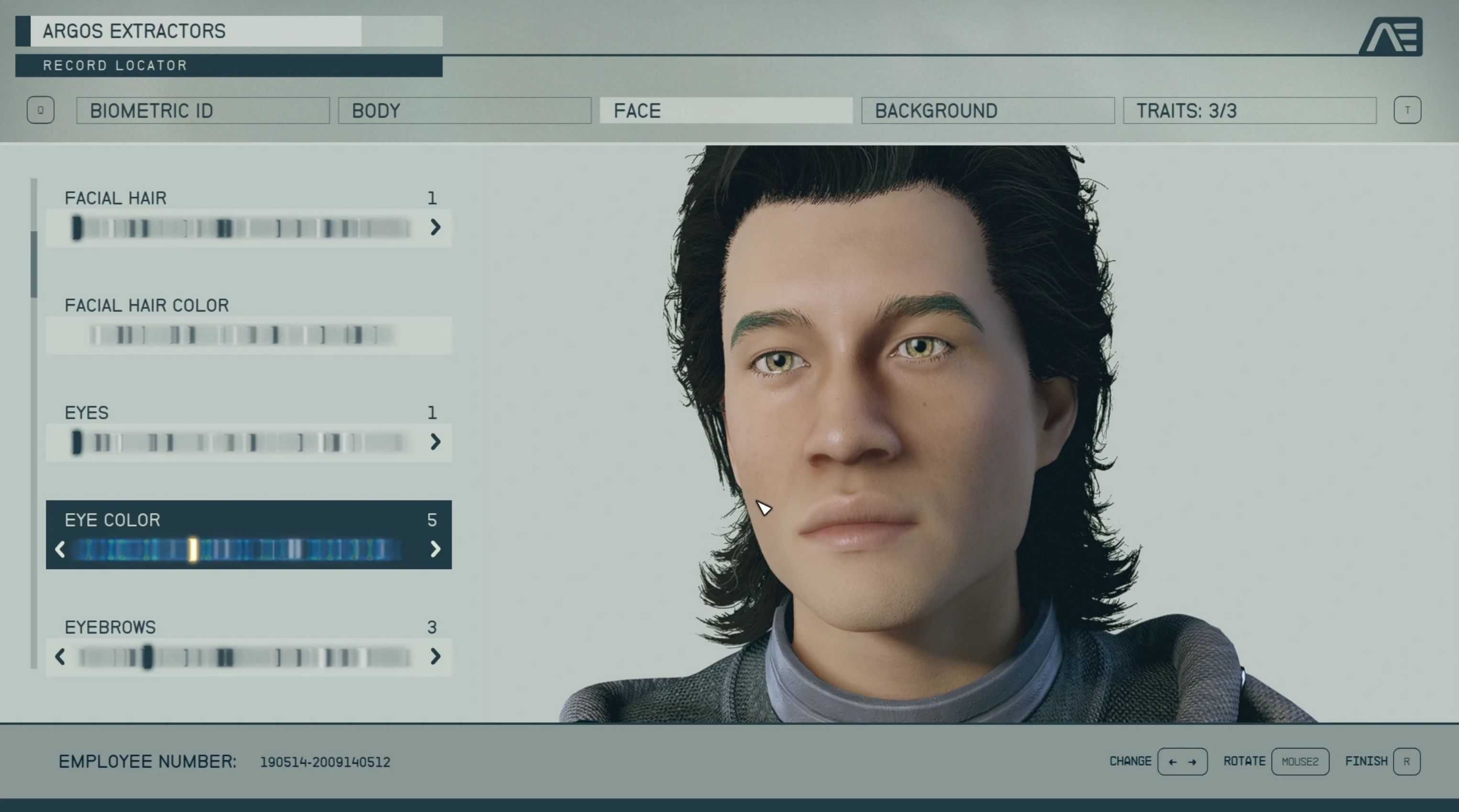Screen dimensions: 1459x812
Task: Click the face options list scrollbar
Action: pyautogui.click(x=34, y=264)
